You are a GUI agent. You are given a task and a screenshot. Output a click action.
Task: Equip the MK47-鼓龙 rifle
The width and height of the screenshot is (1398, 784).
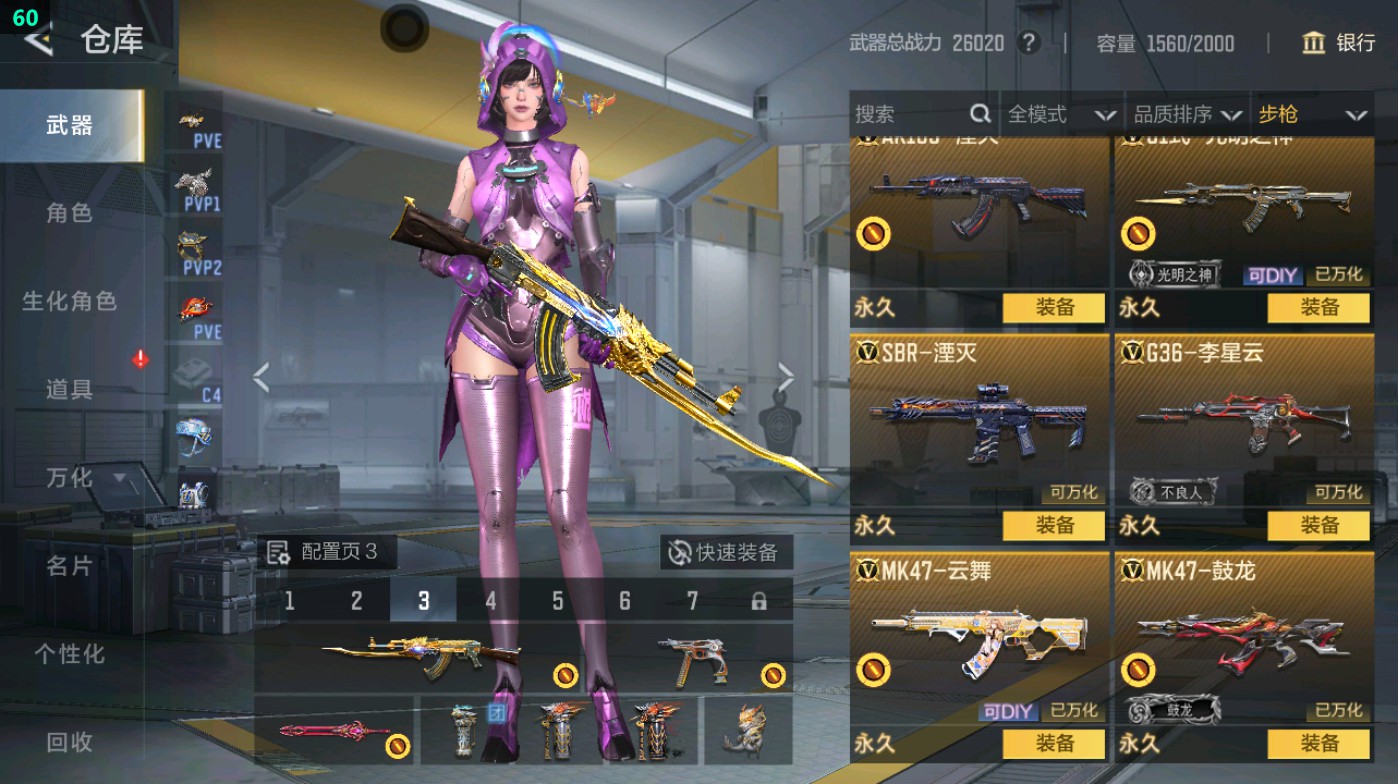pos(1319,744)
